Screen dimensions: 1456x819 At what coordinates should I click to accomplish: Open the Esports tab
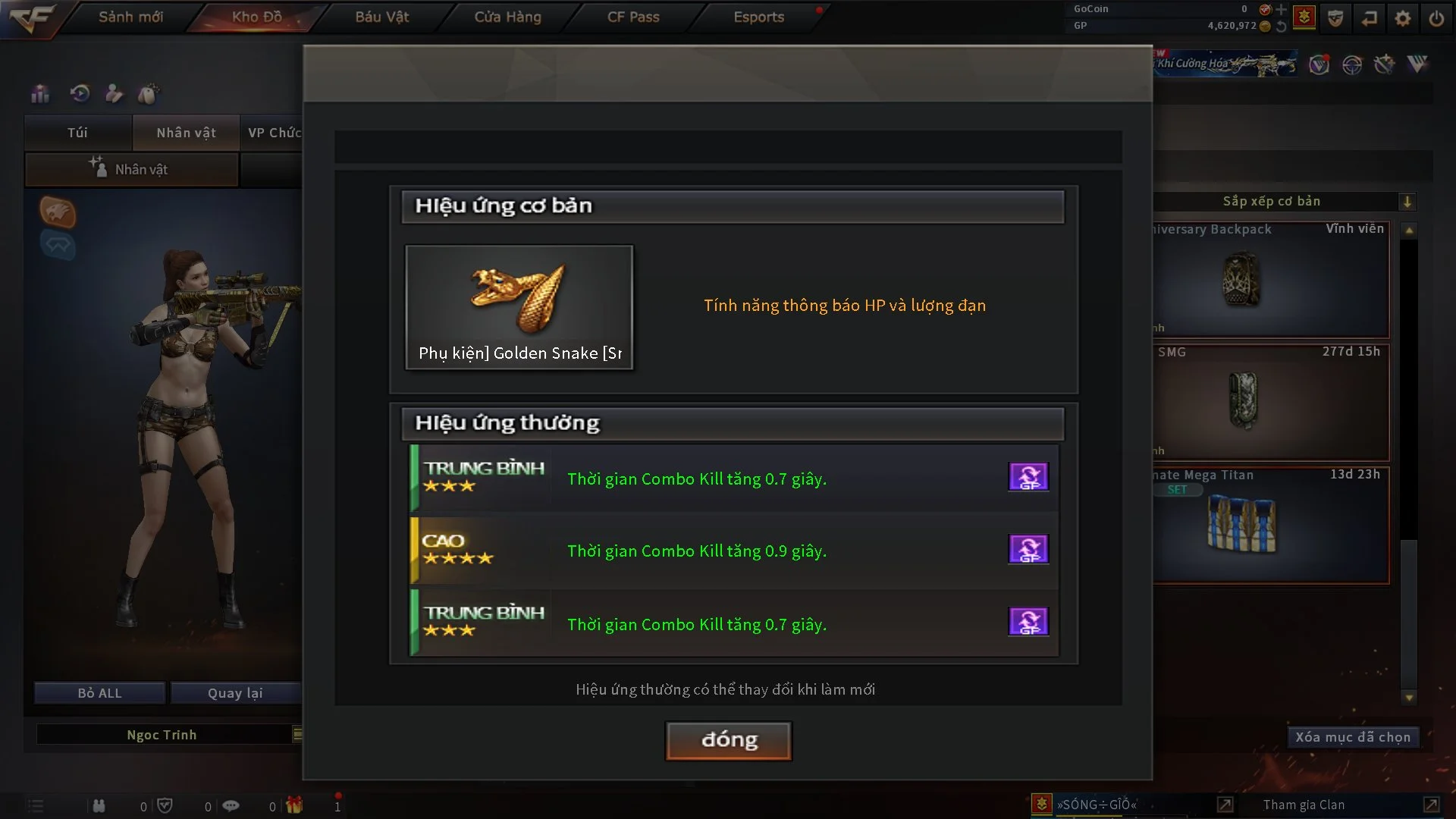point(758,17)
